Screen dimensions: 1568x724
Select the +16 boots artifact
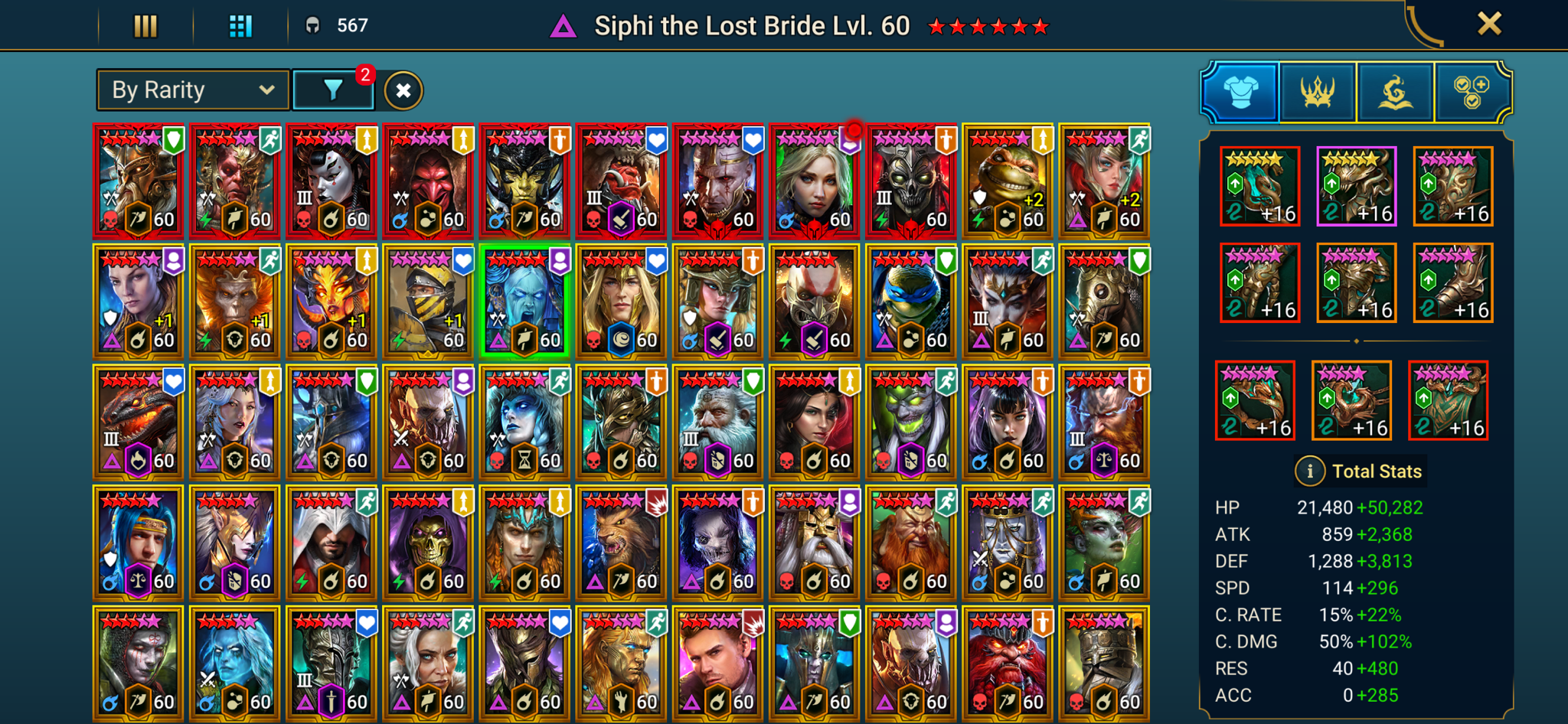(1451, 283)
